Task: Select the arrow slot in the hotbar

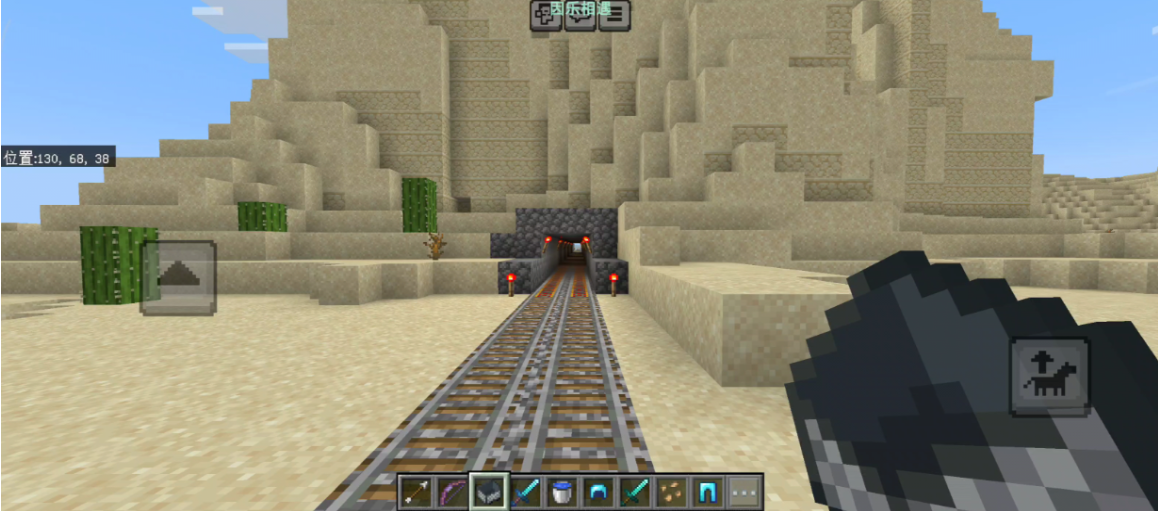Action: 416,491
